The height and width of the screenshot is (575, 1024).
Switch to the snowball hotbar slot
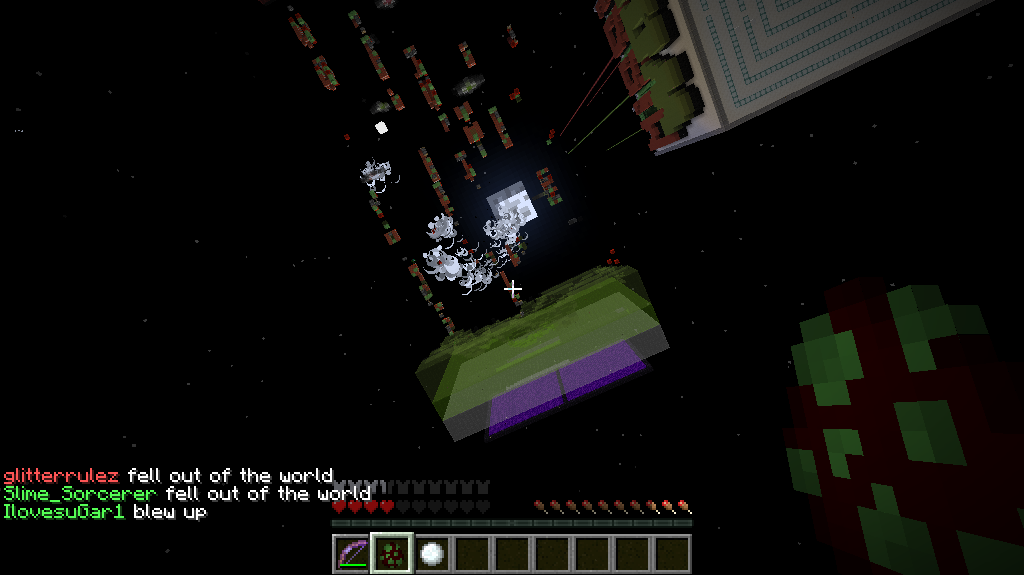point(432,554)
